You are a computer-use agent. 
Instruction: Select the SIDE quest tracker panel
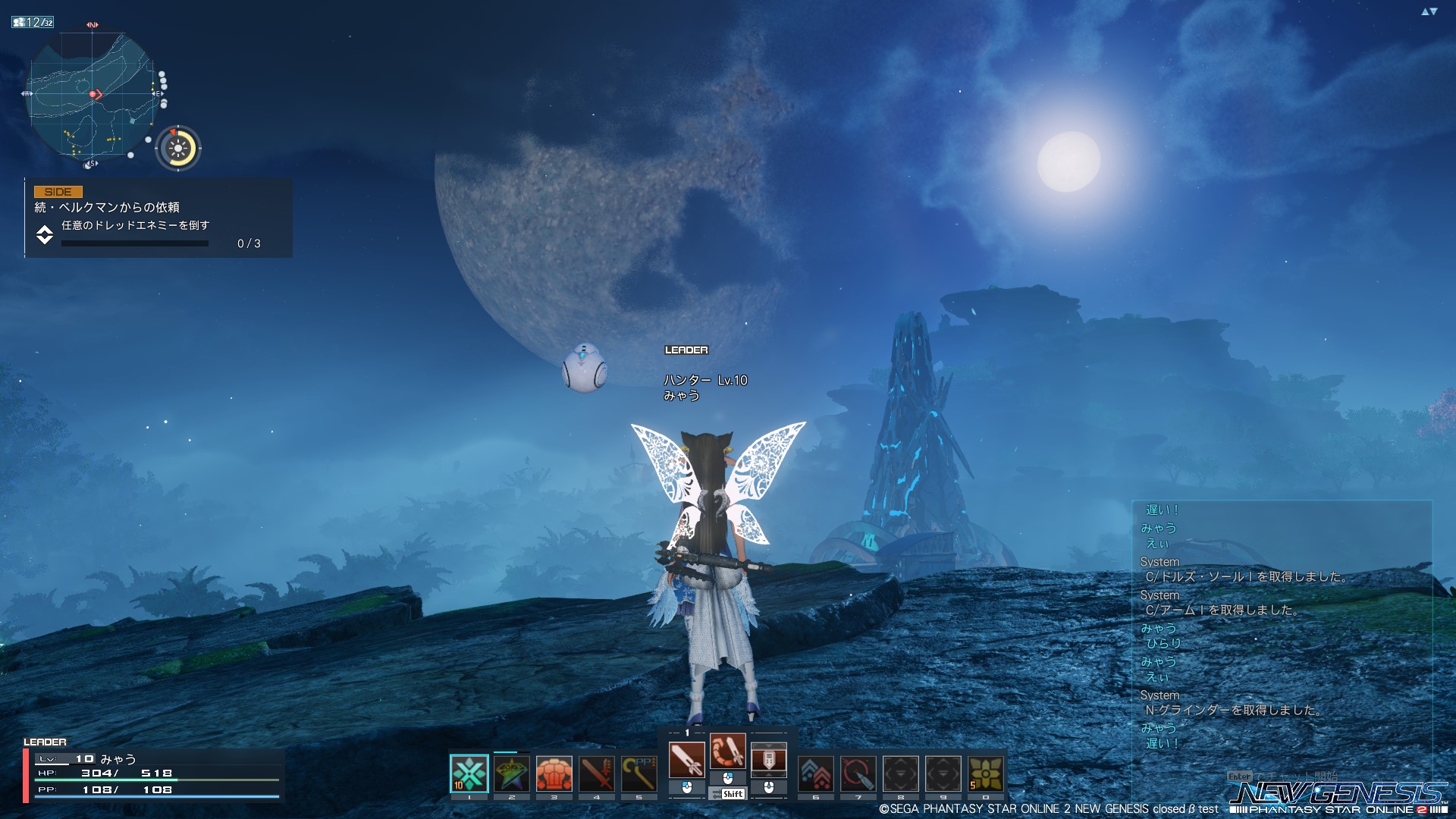[x=159, y=218]
